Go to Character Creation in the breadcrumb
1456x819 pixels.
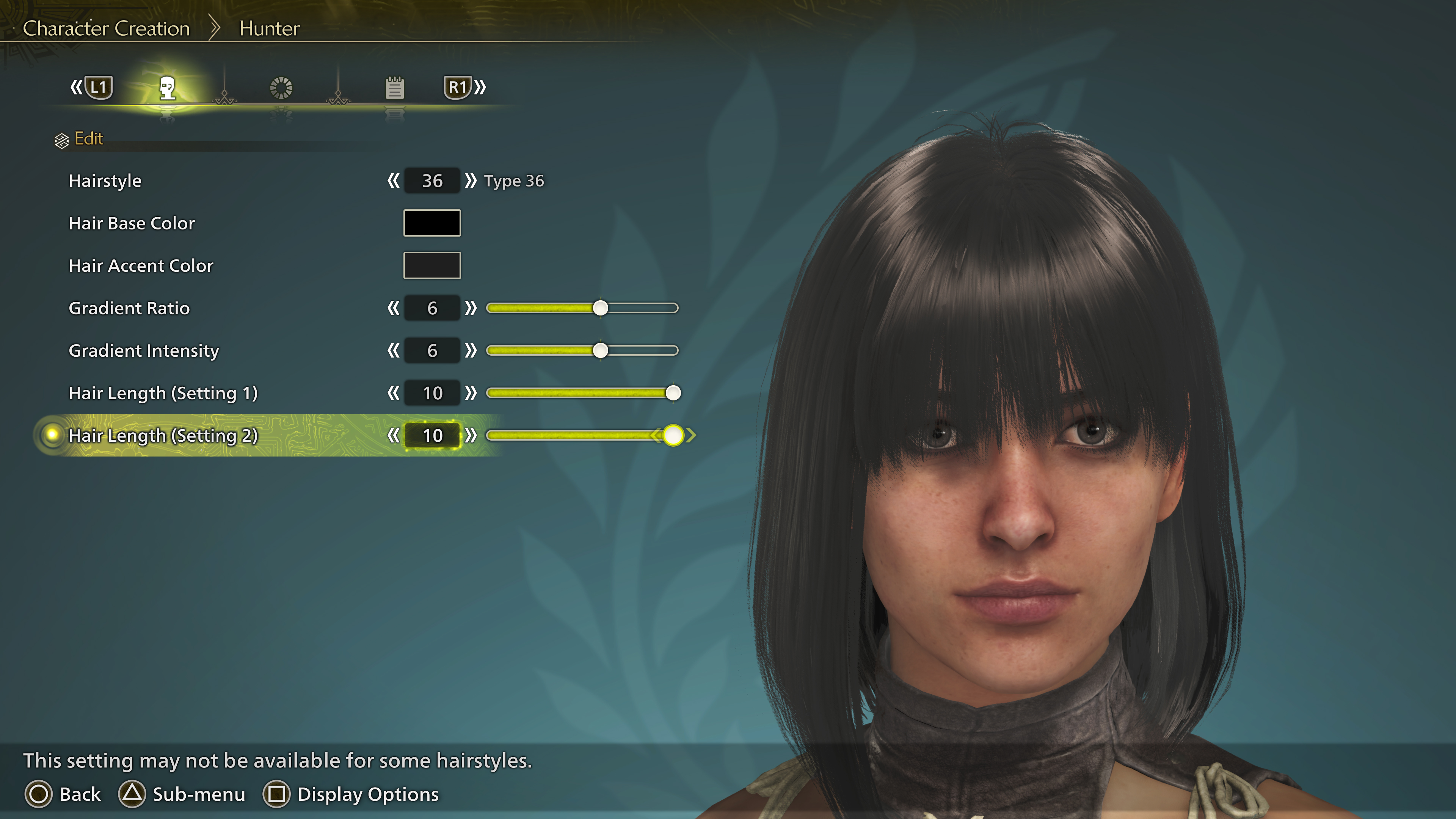point(106,28)
